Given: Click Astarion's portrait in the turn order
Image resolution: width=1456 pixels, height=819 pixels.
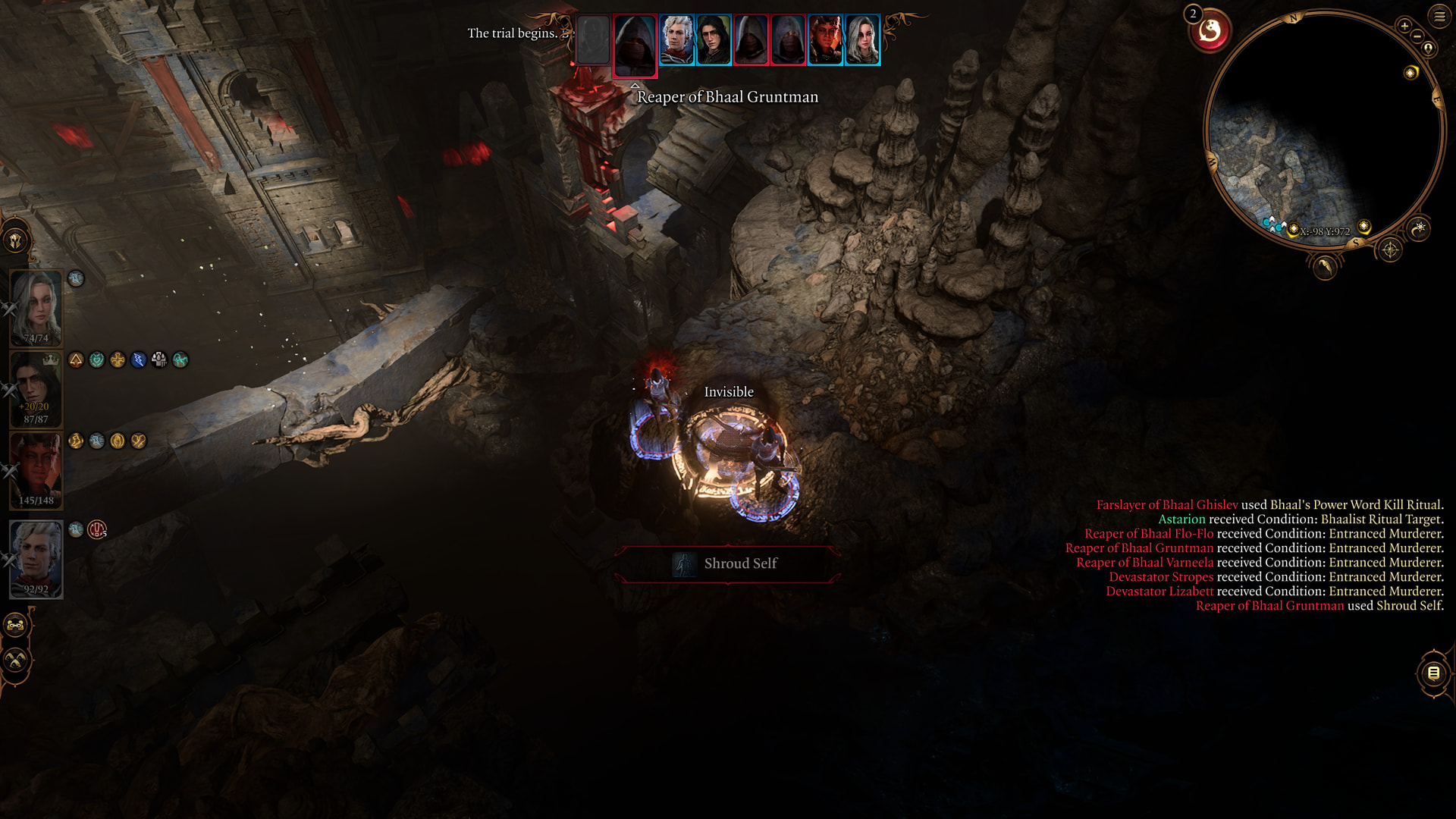Looking at the screenshot, I should (x=676, y=40).
